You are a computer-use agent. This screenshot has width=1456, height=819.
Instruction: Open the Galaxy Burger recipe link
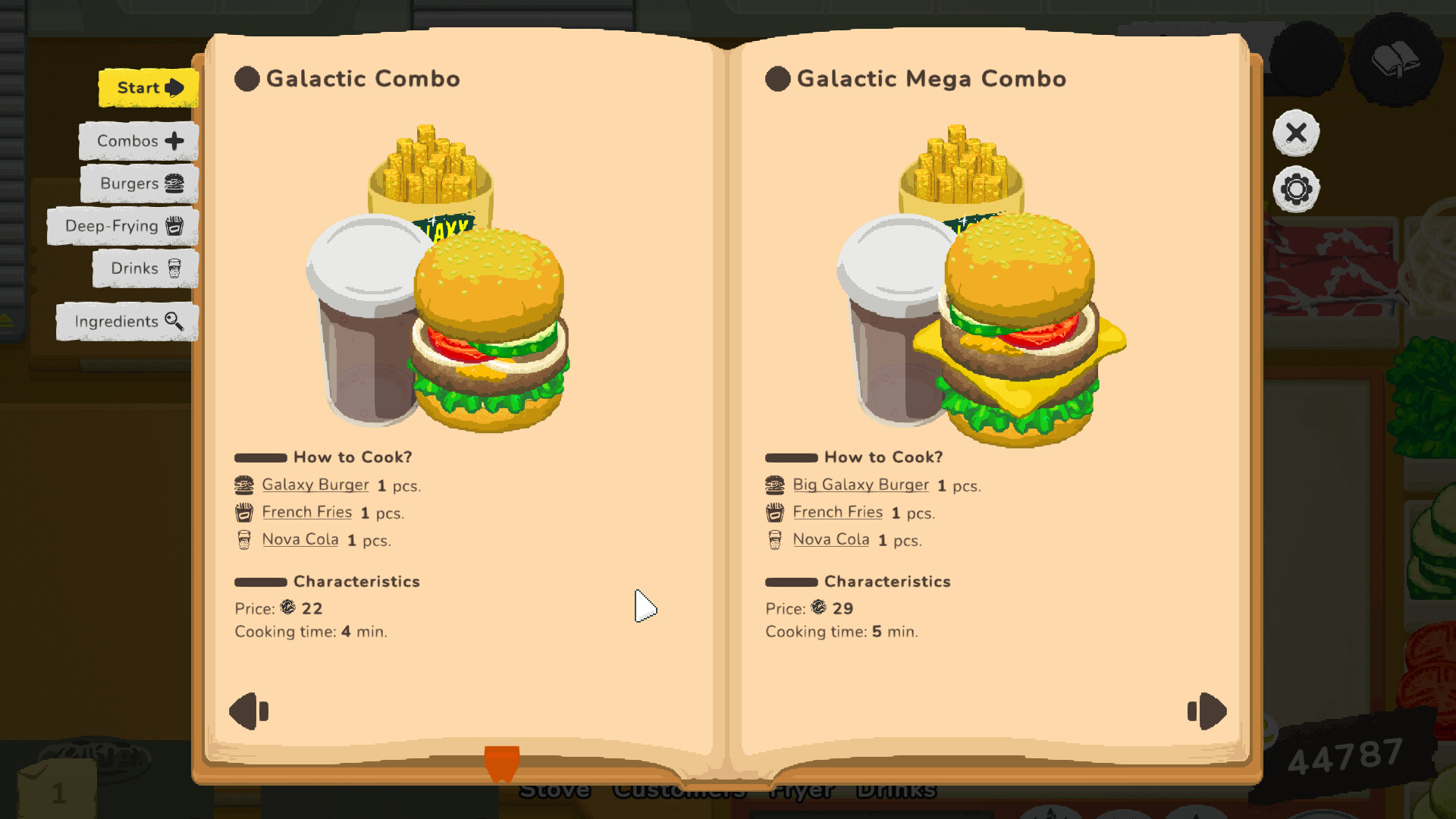(315, 485)
